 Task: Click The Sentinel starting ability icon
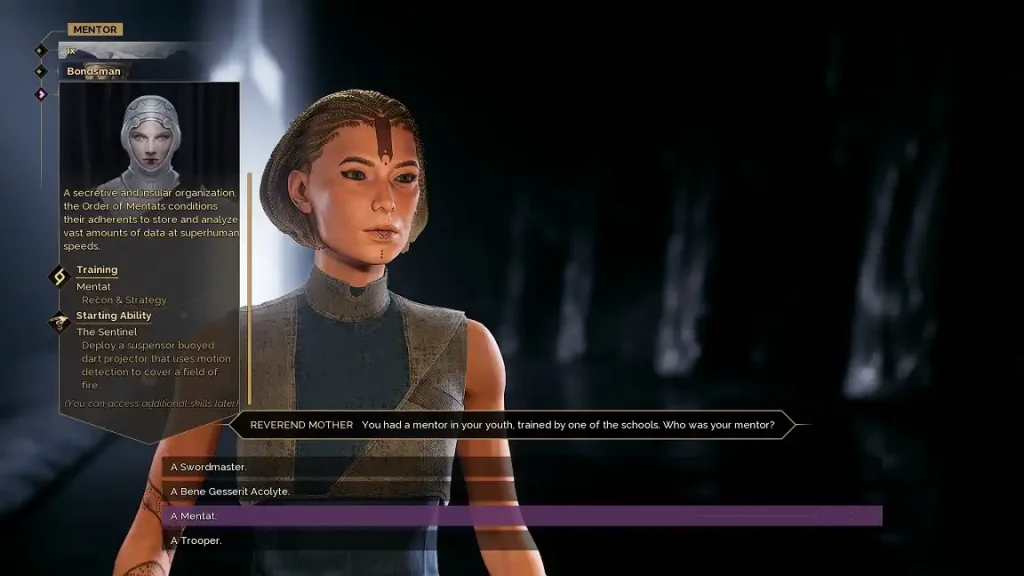tap(59, 322)
